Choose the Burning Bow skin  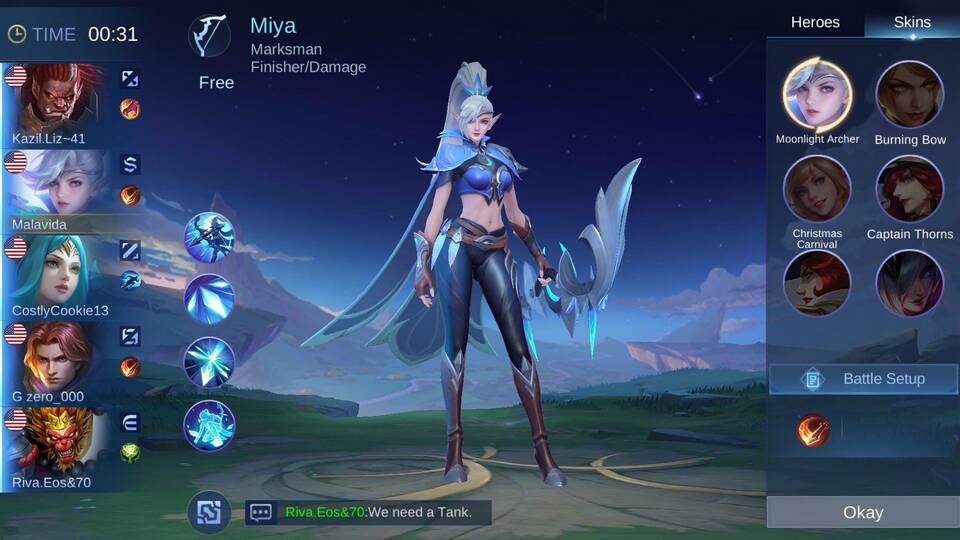click(910, 95)
